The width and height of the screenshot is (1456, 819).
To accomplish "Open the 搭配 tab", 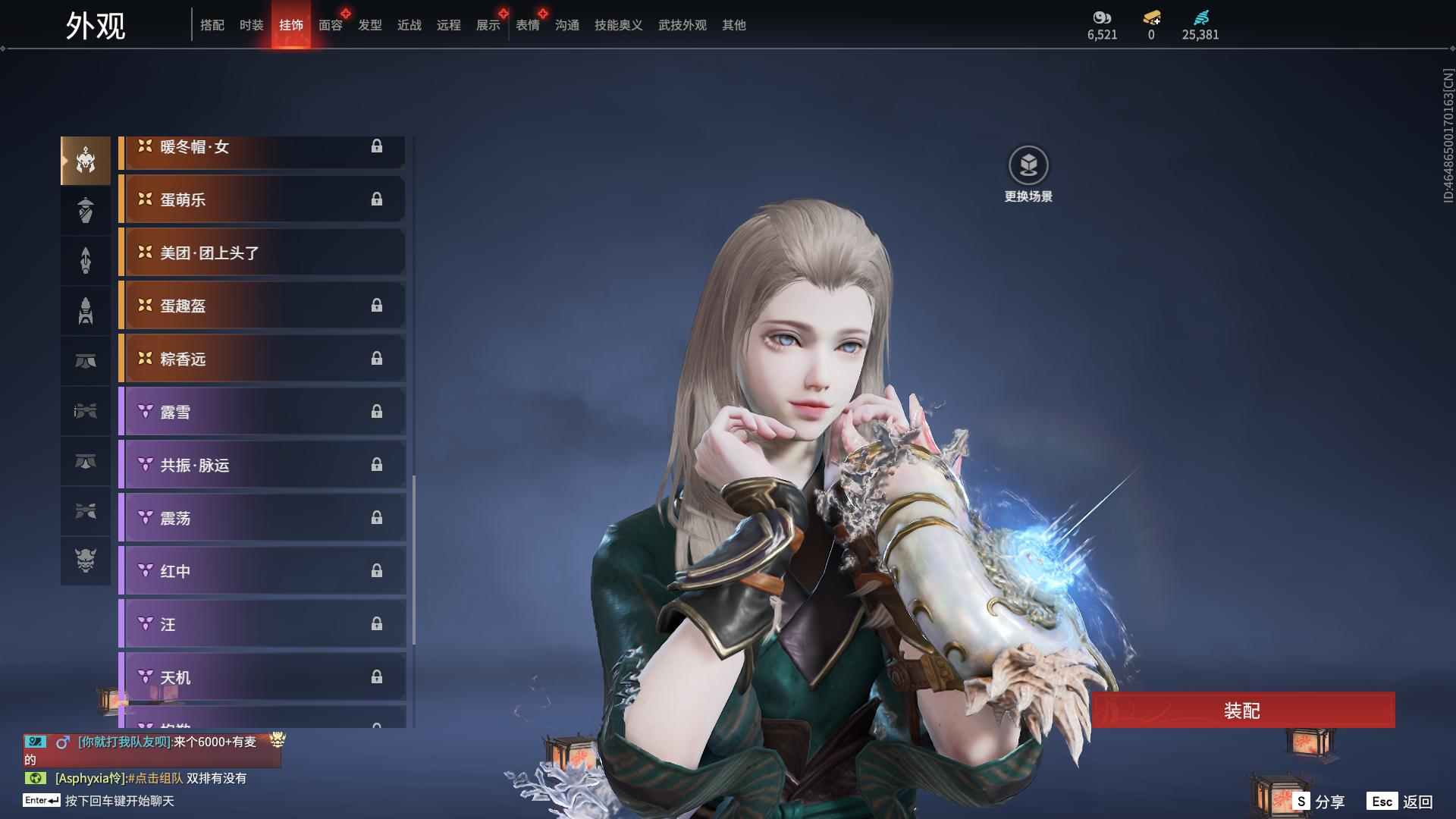I will (x=212, y=25).
